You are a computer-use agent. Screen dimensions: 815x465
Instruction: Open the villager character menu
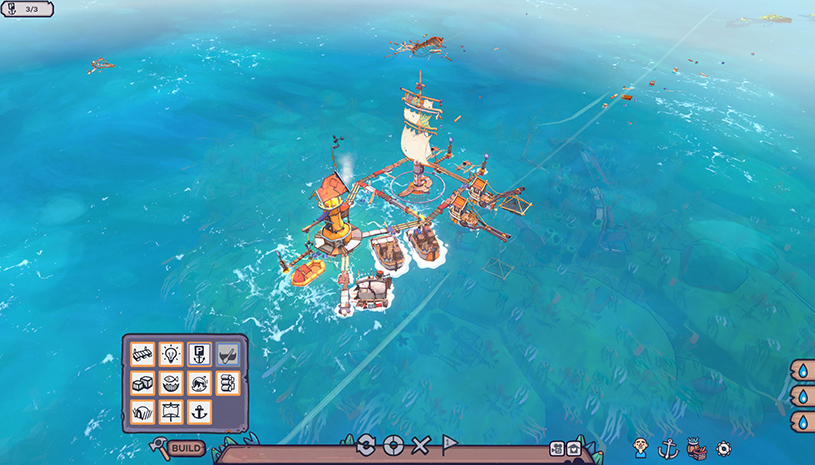(641, 448)
